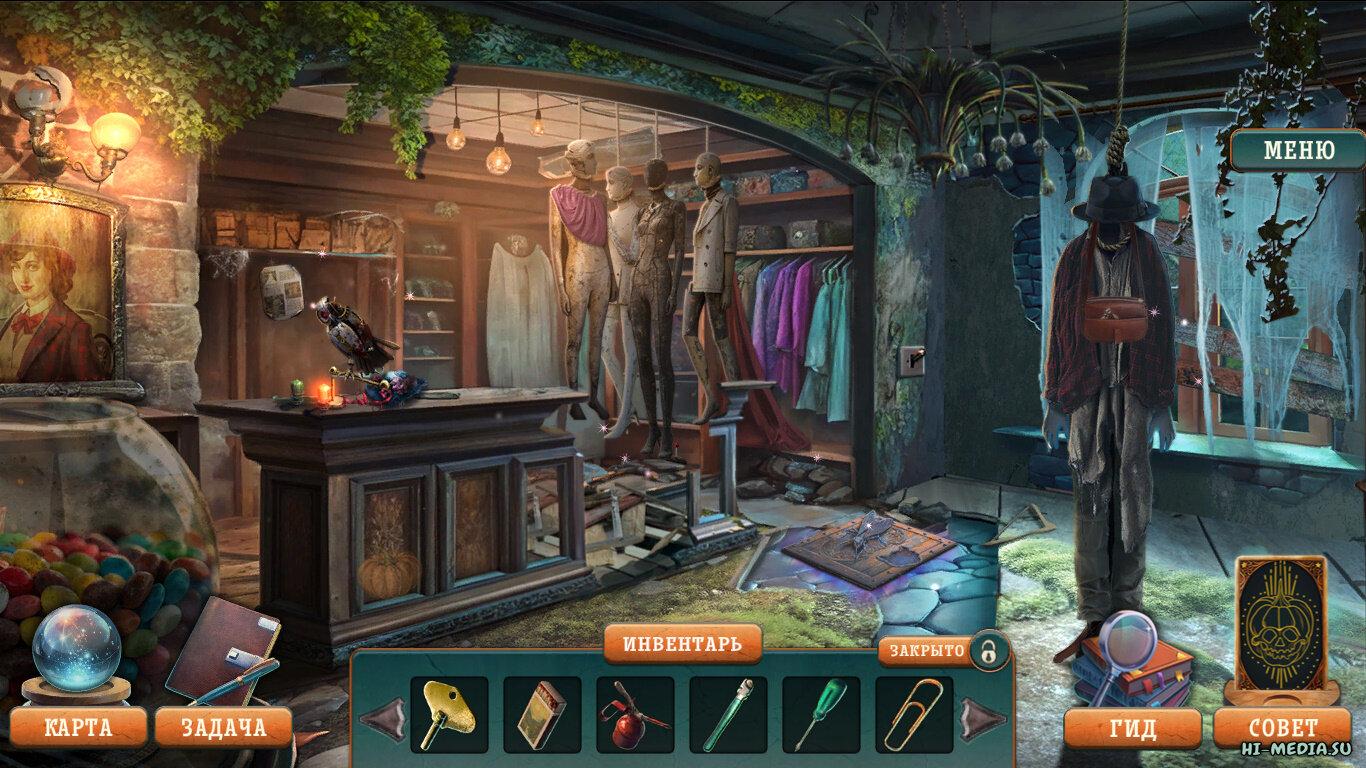Choose the red oil can item
This screenshot has width=1366, height=768.
tap(634, 714)
